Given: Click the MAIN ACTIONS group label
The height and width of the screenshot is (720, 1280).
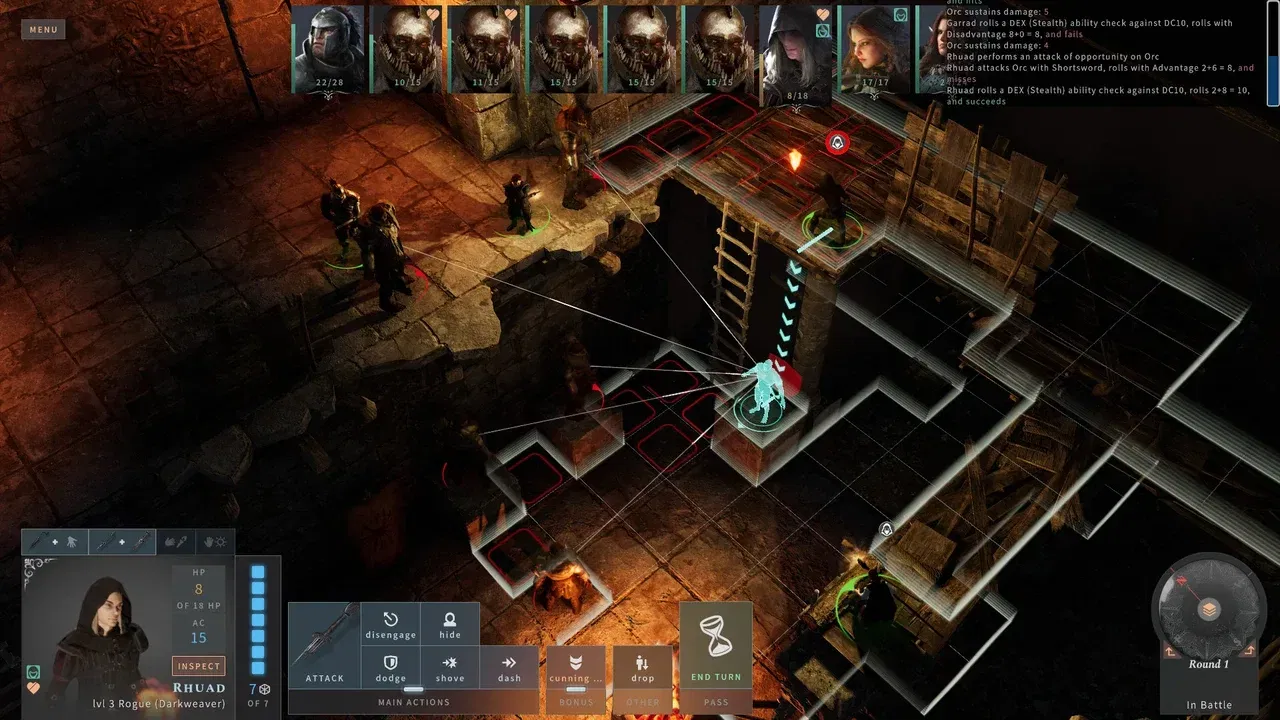Looking at the screenshot, I should click(x=412, y=702).
